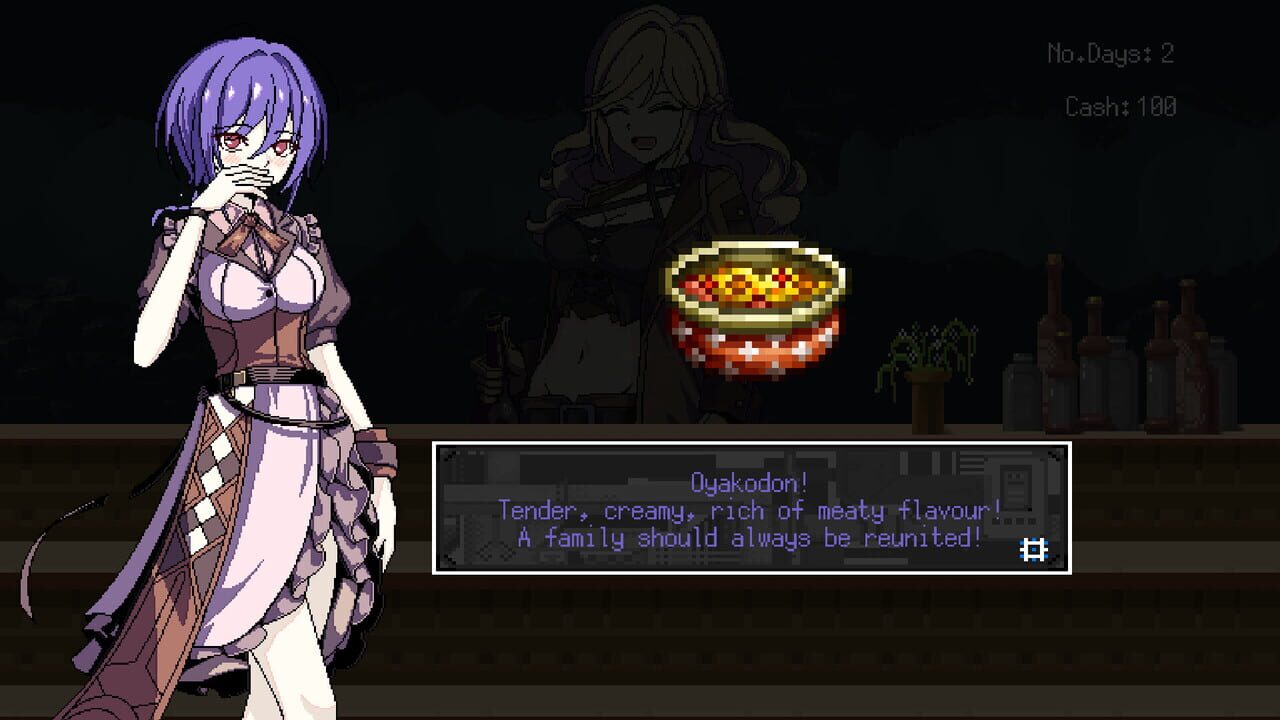Screen dimensions: 1280x720
Task: Click the potted plant on the bar
Action: tap(927, 370)
